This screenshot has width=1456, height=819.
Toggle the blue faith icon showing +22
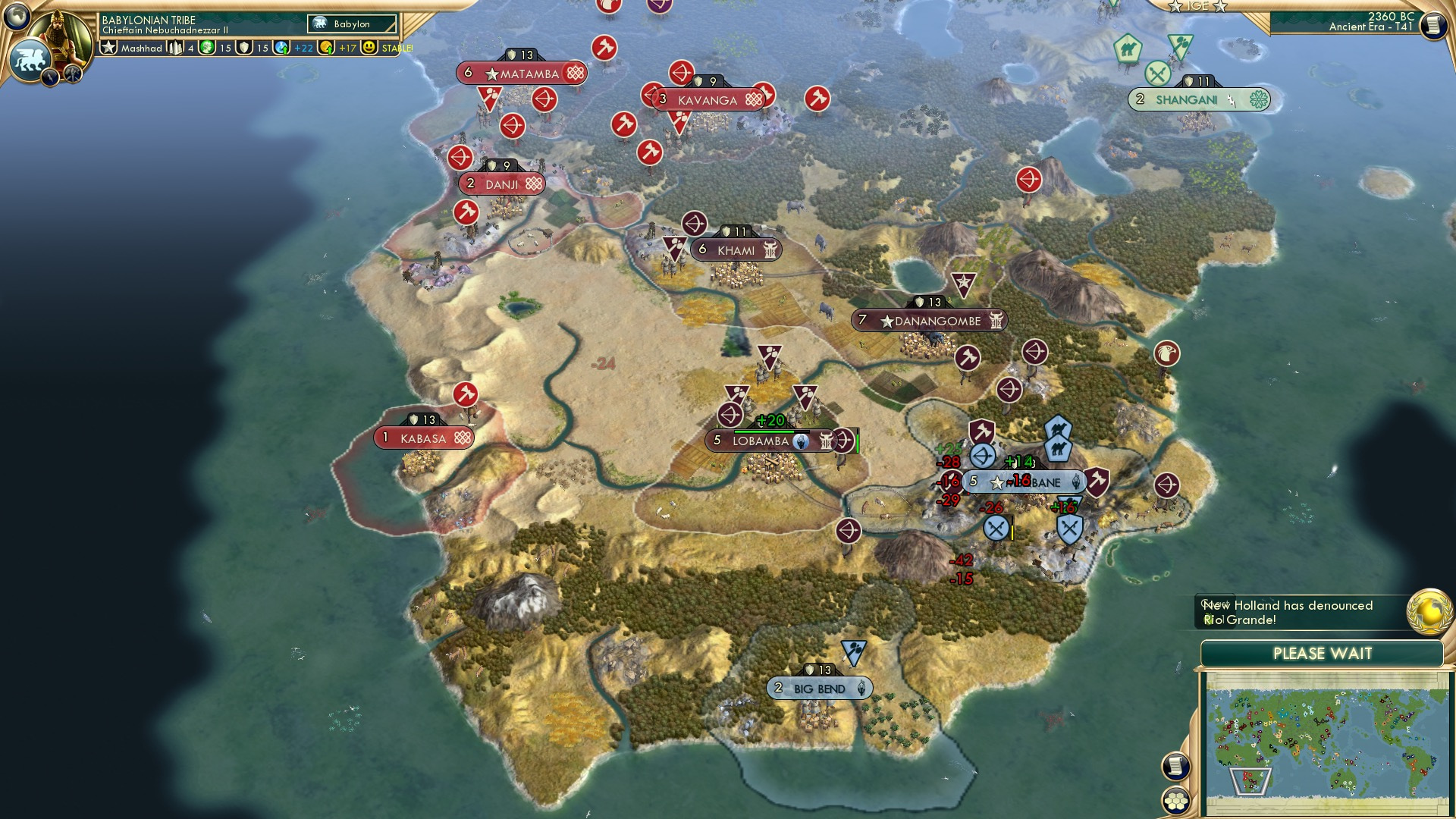pos(280,47)
